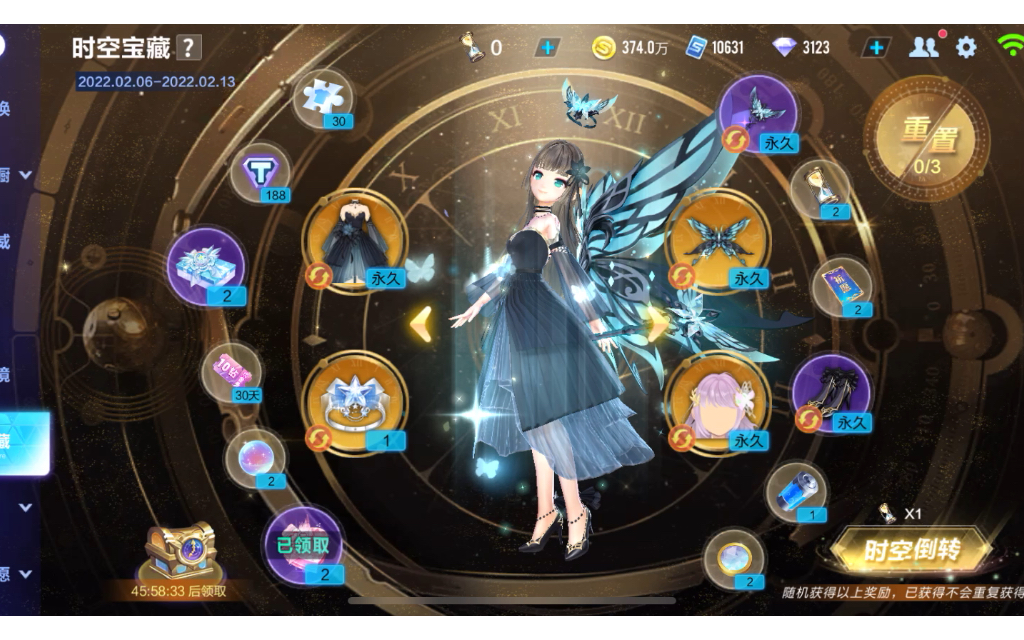
Task: Open the help question mark next to 时空宝藏
Action: coord(189,47)
